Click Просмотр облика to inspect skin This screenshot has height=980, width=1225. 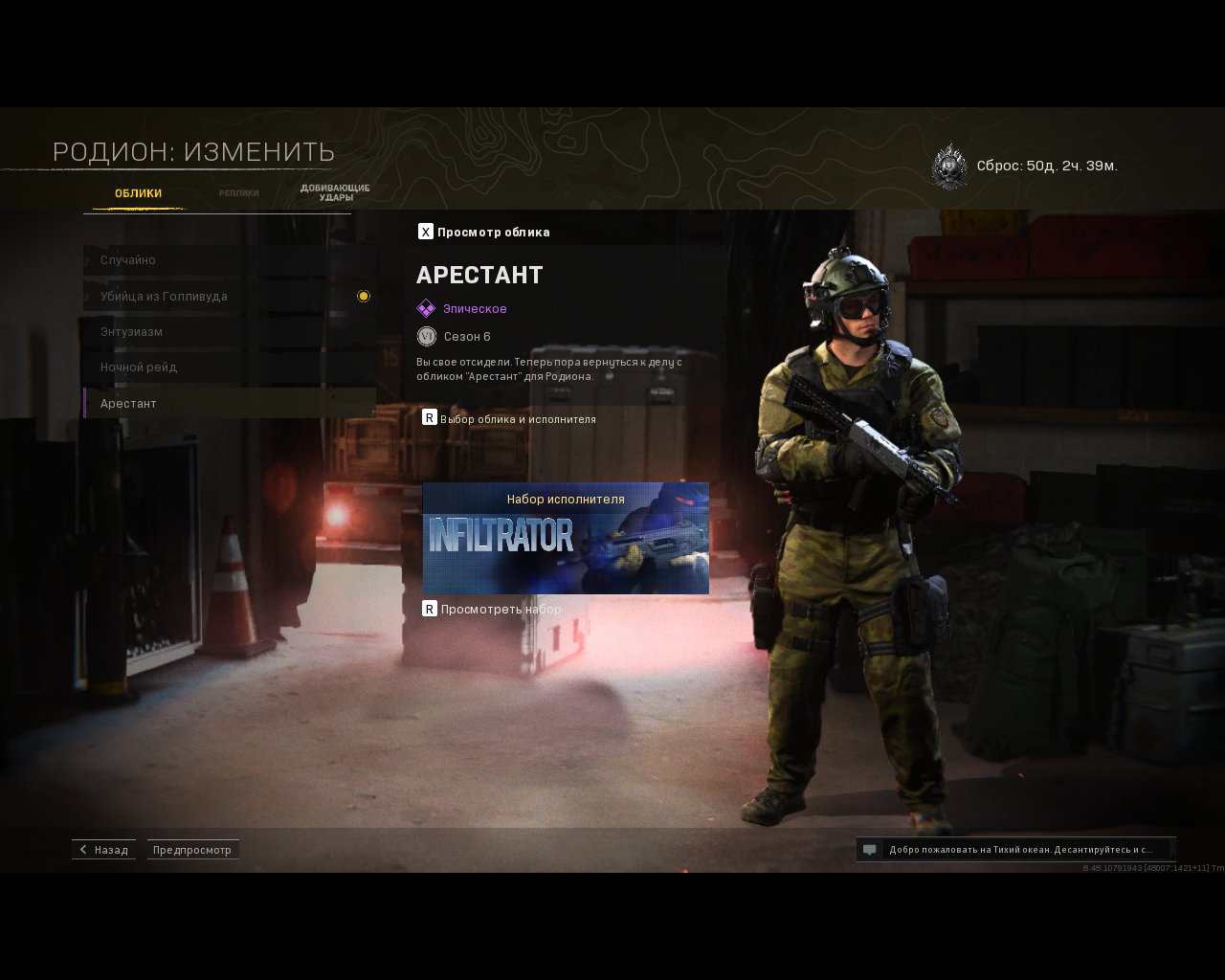click(484, 232)
